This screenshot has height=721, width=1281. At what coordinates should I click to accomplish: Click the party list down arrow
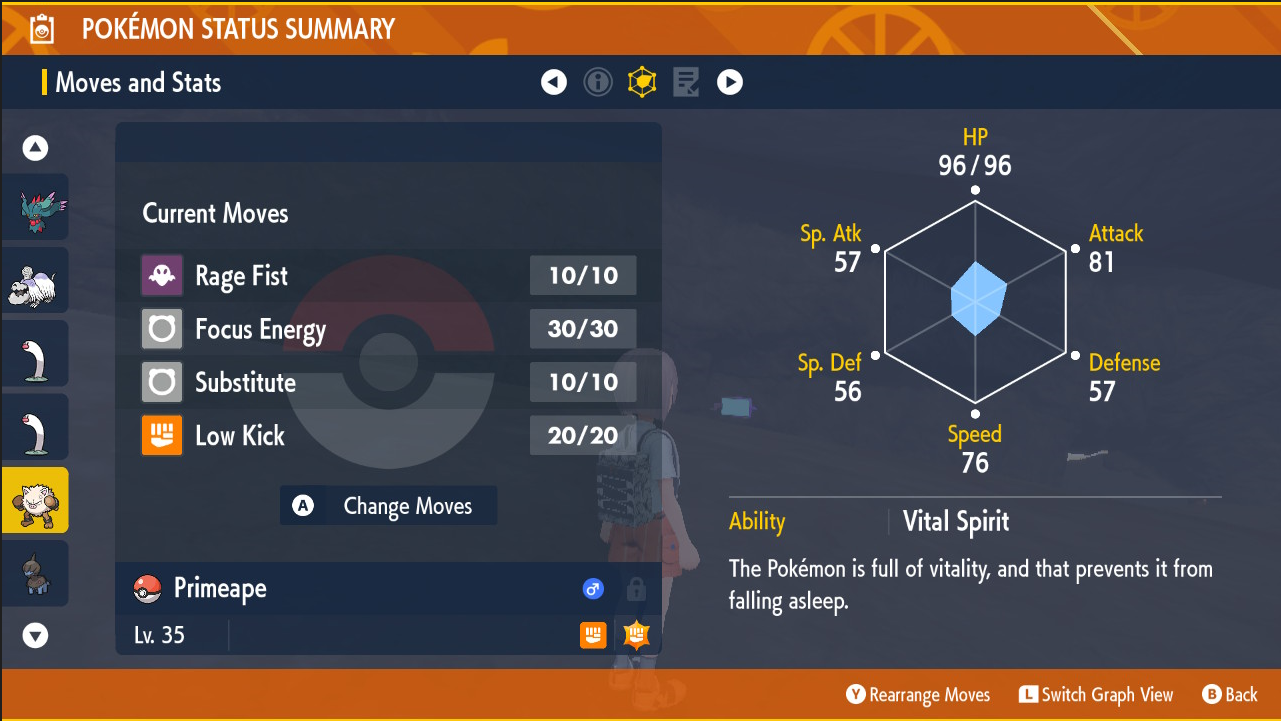[35, 634]
